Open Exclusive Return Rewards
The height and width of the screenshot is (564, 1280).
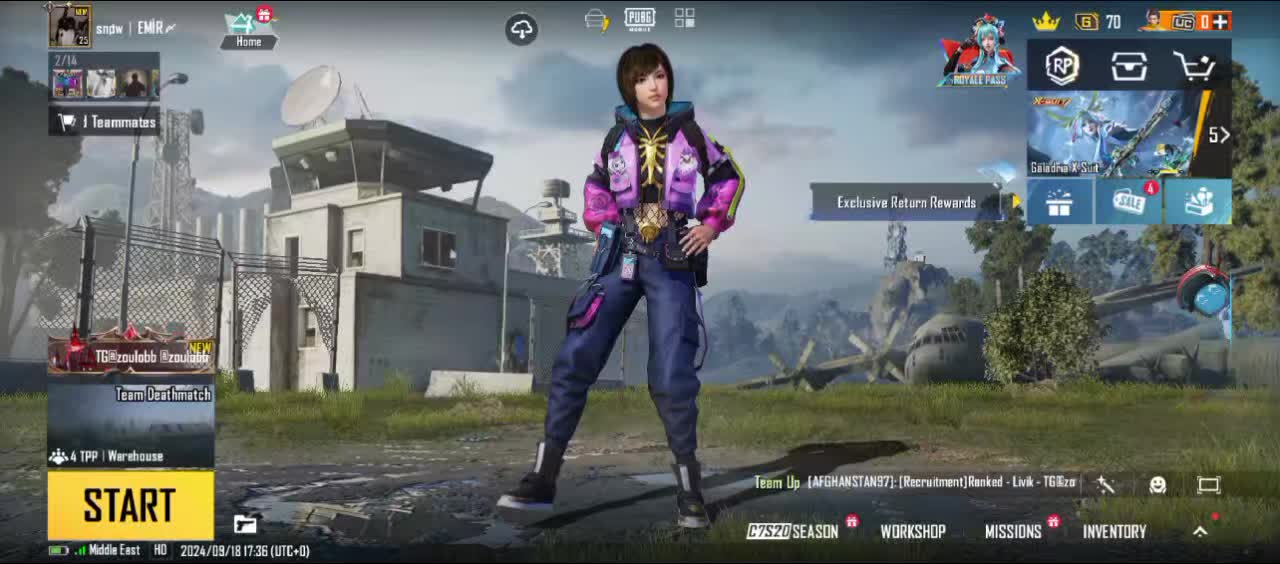[x=906, y=202]
